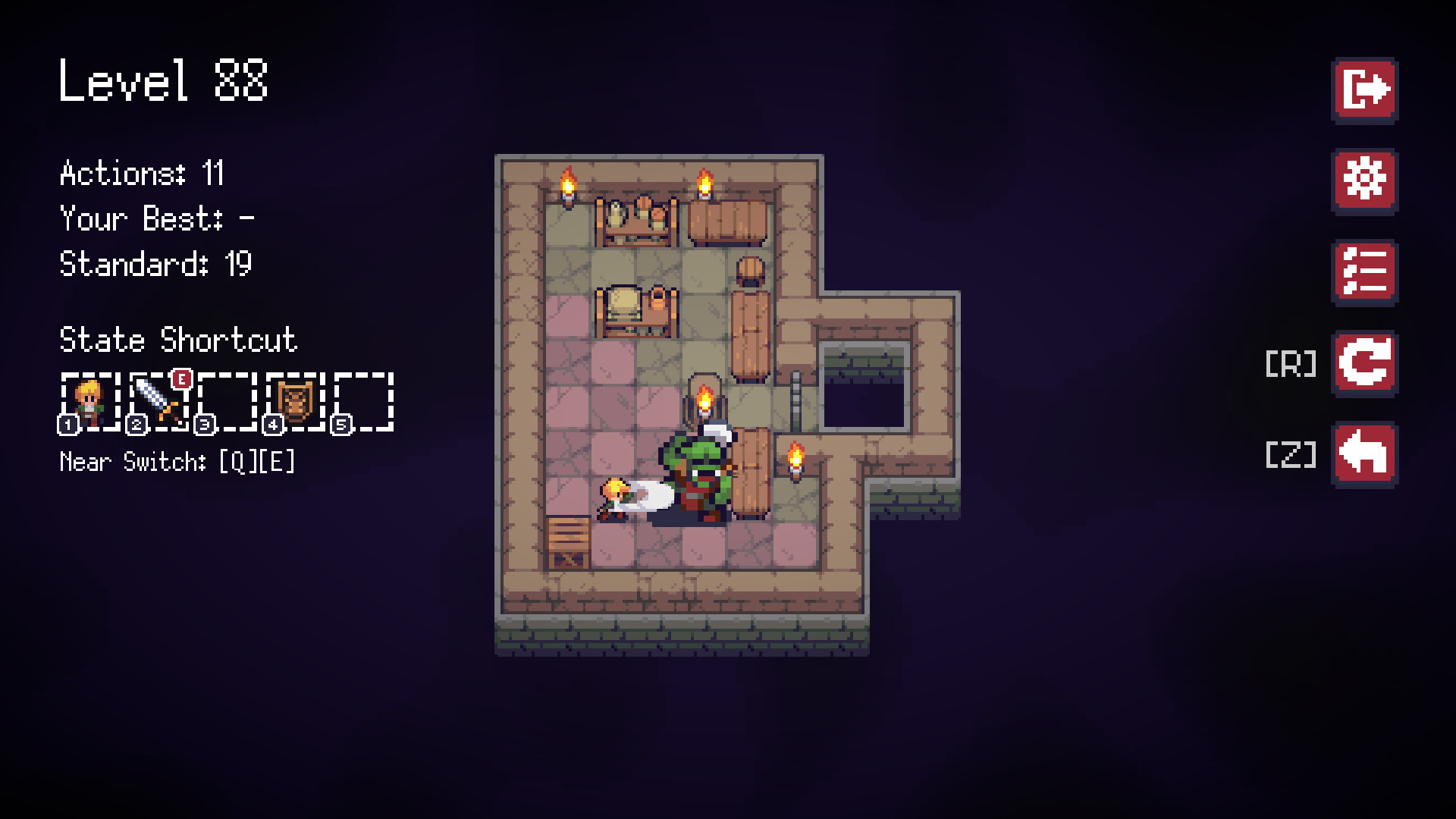Click the Standard: 19 score text

click(155, 264)
